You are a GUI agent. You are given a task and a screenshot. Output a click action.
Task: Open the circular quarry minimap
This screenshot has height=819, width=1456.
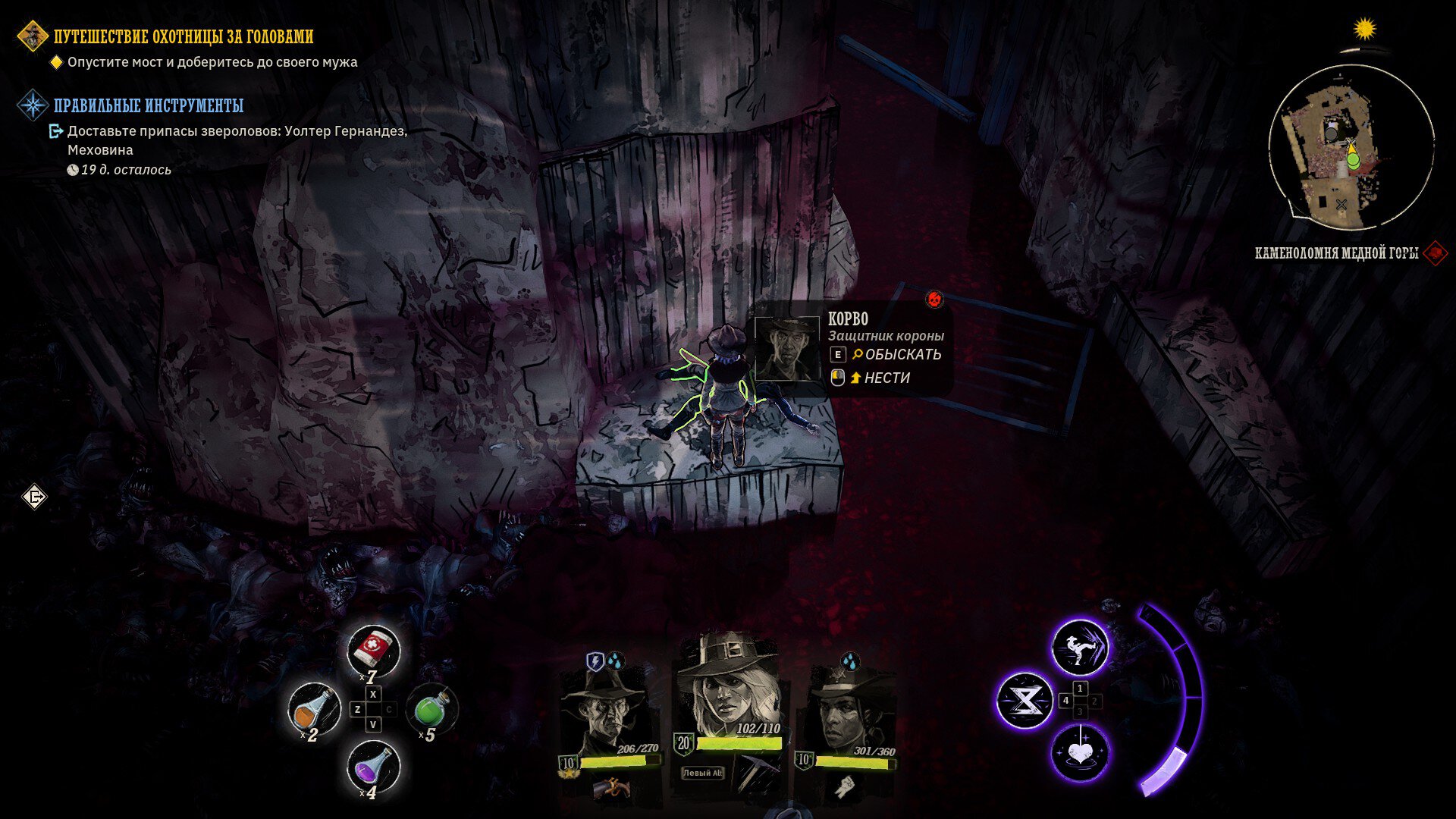click(x=1351, y=147)
